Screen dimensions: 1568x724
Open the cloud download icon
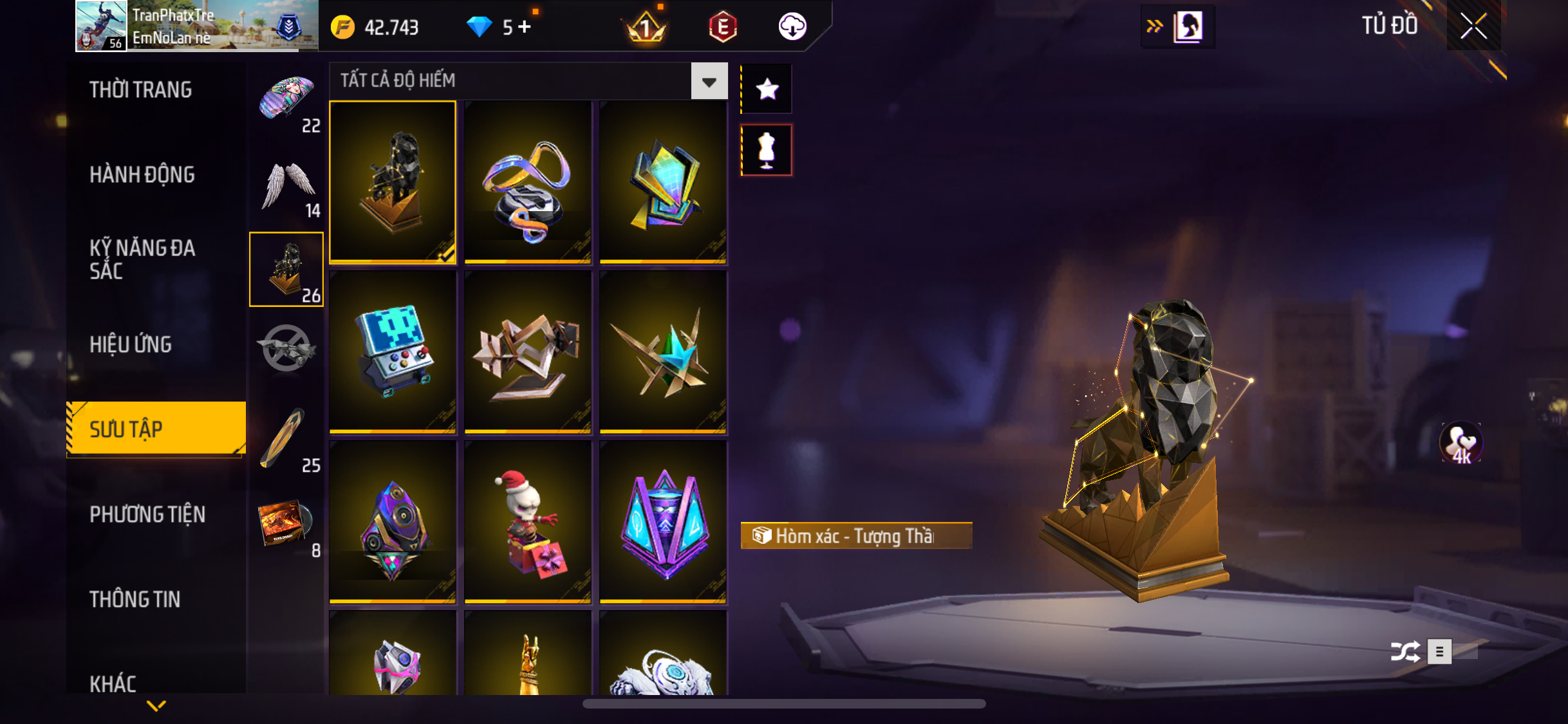pos(792,27)
